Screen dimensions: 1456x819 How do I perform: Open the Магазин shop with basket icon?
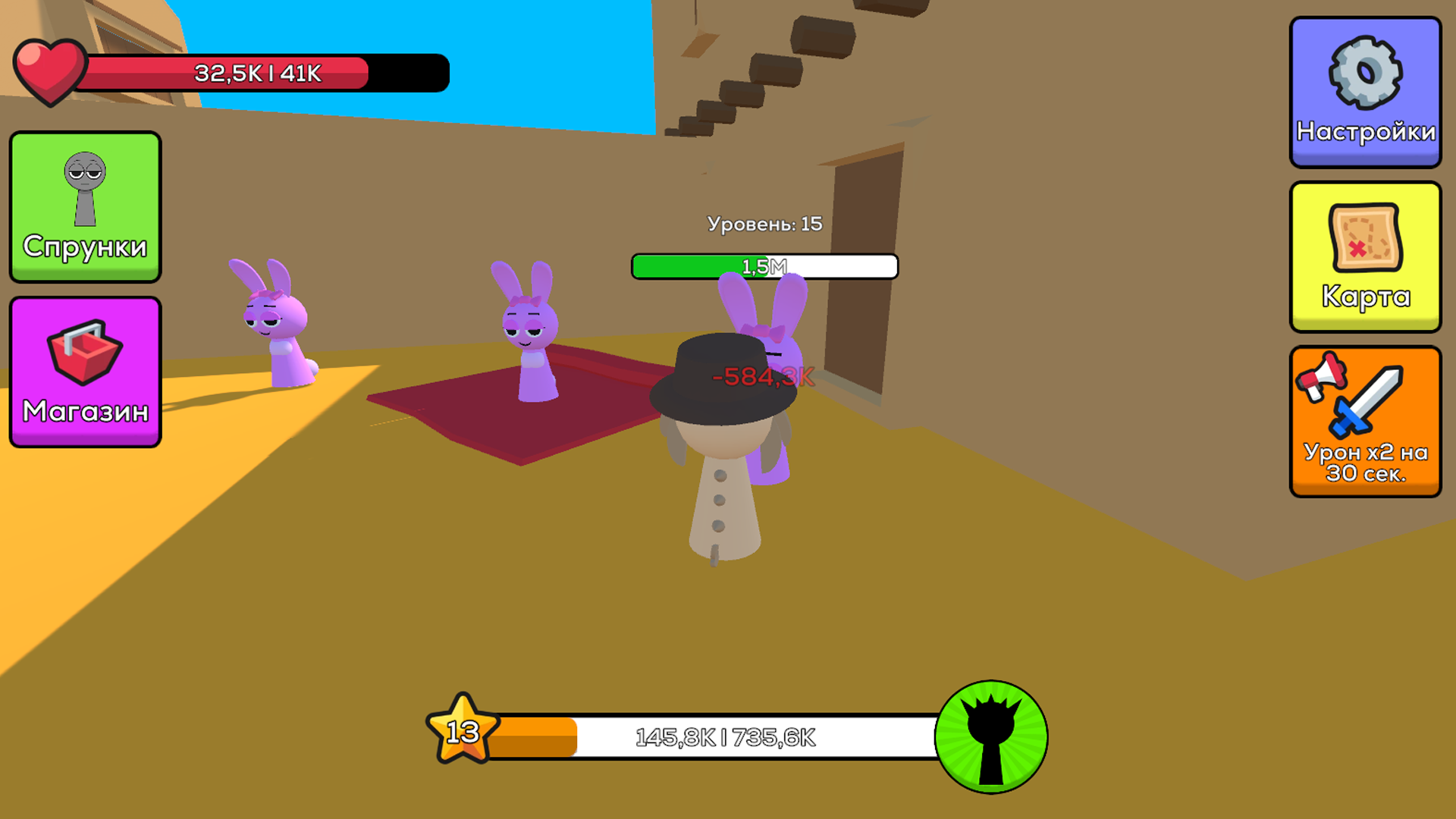85,372
